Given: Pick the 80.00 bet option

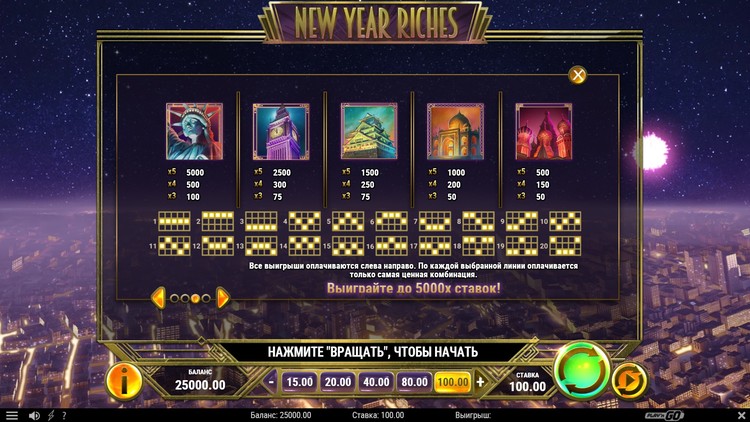Looking at the screenshot, I should click(x=414, y=381).
